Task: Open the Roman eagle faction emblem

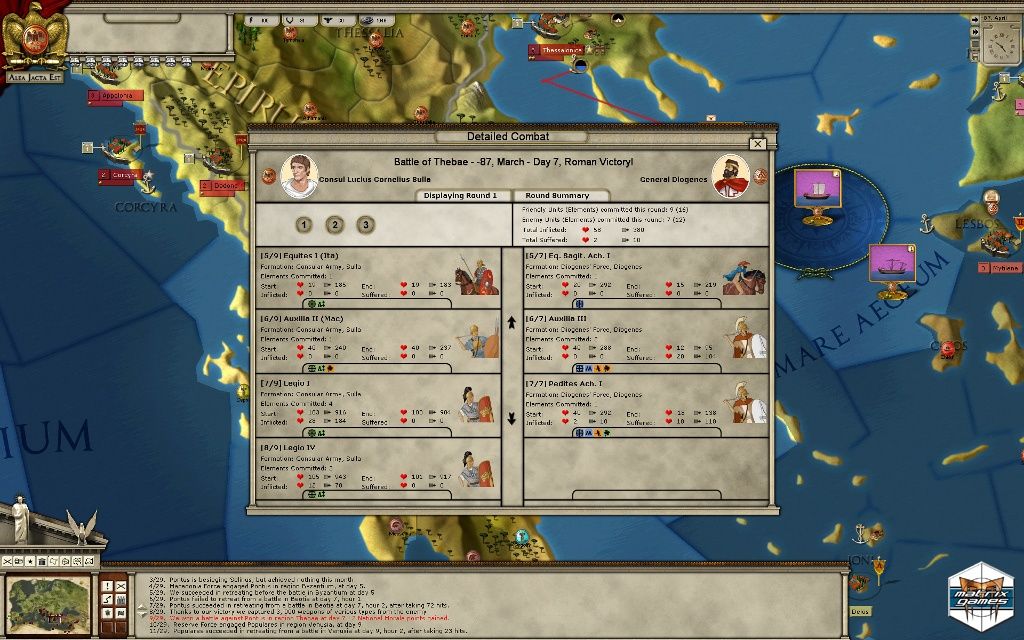Action: [32, 36]
